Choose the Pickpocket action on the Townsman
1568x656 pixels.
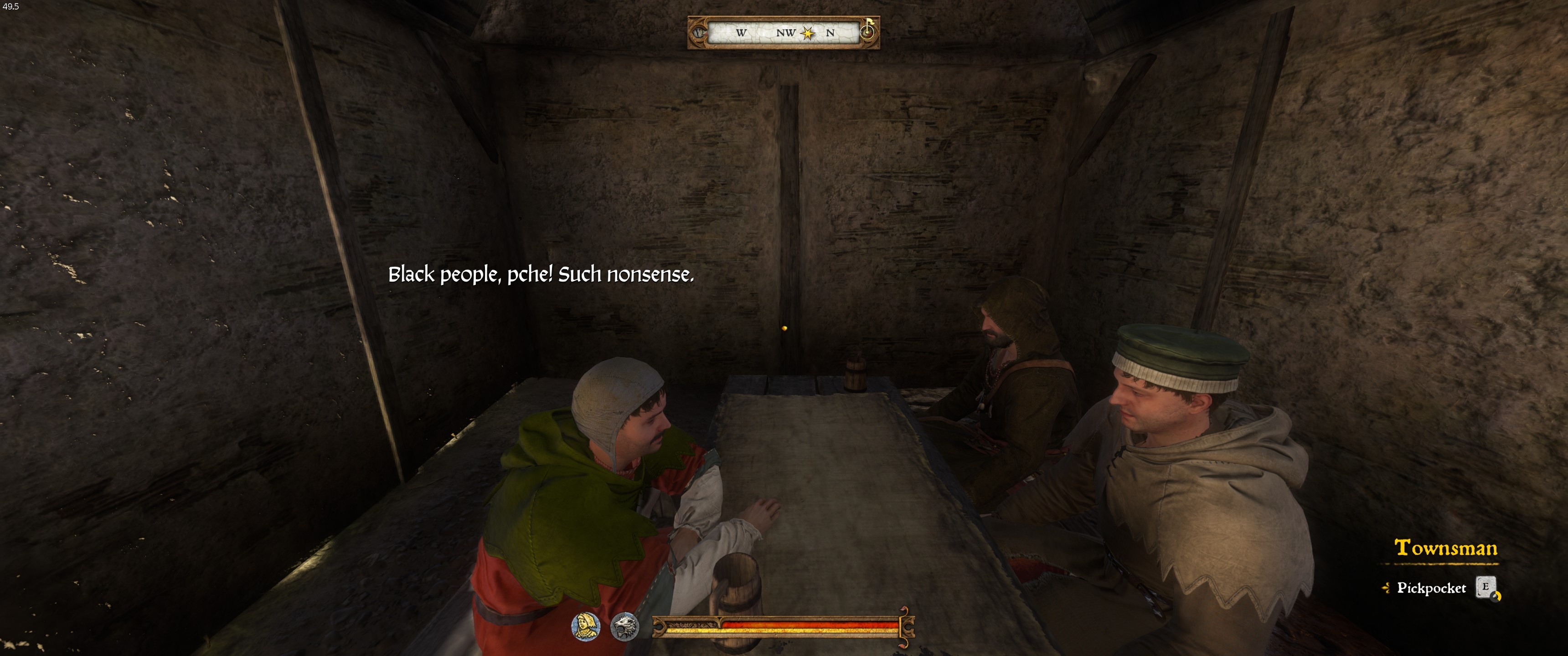[1431, 588]
